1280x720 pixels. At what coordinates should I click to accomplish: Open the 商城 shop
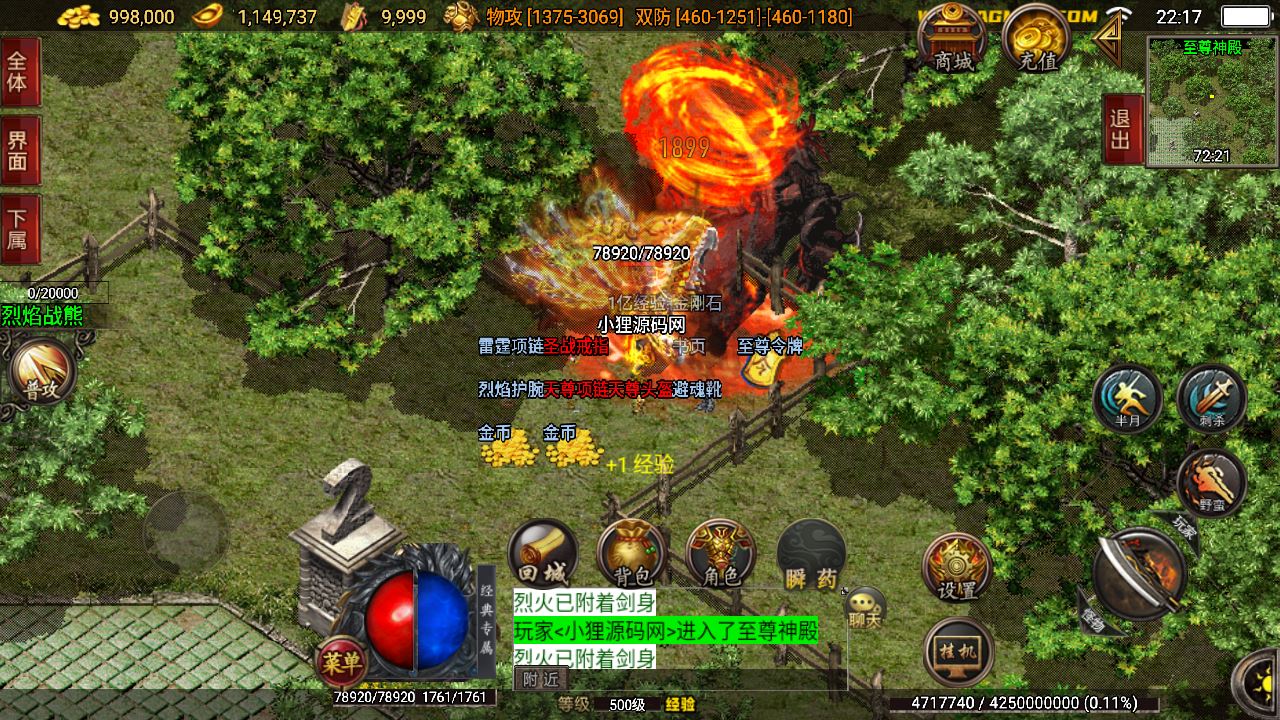[x=953, y=40]
